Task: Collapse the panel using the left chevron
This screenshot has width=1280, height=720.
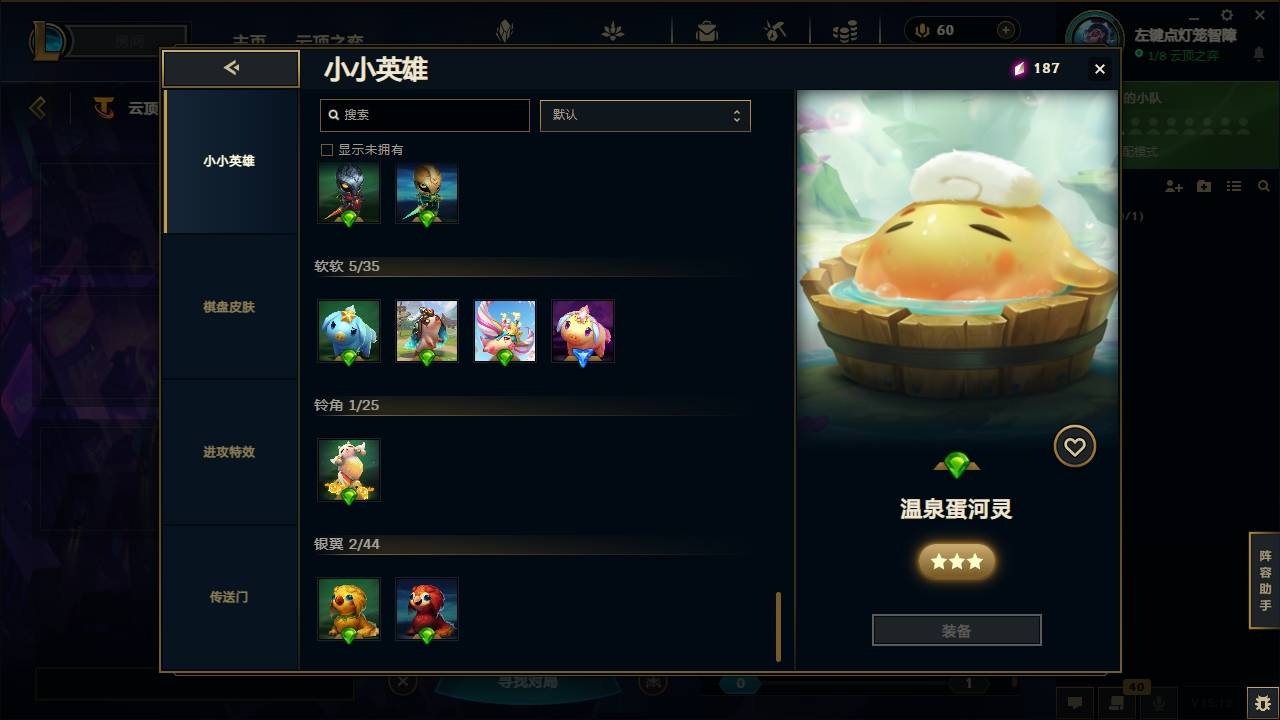Action: point(231,68)
